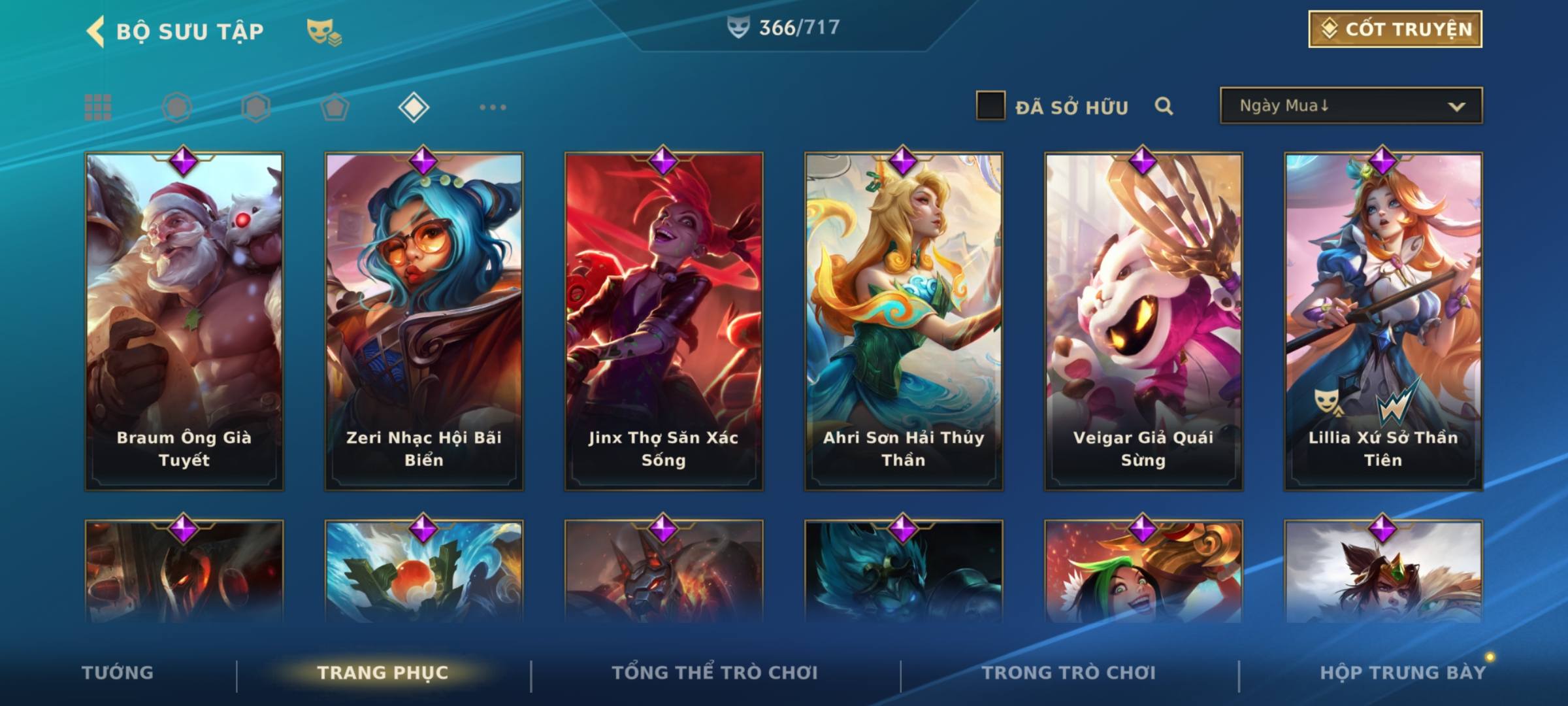This screenshot has height=706, width=1568.
Task: Choose Jinx Thợ Săn Xác Sống skin
Action: pos(664,320)
